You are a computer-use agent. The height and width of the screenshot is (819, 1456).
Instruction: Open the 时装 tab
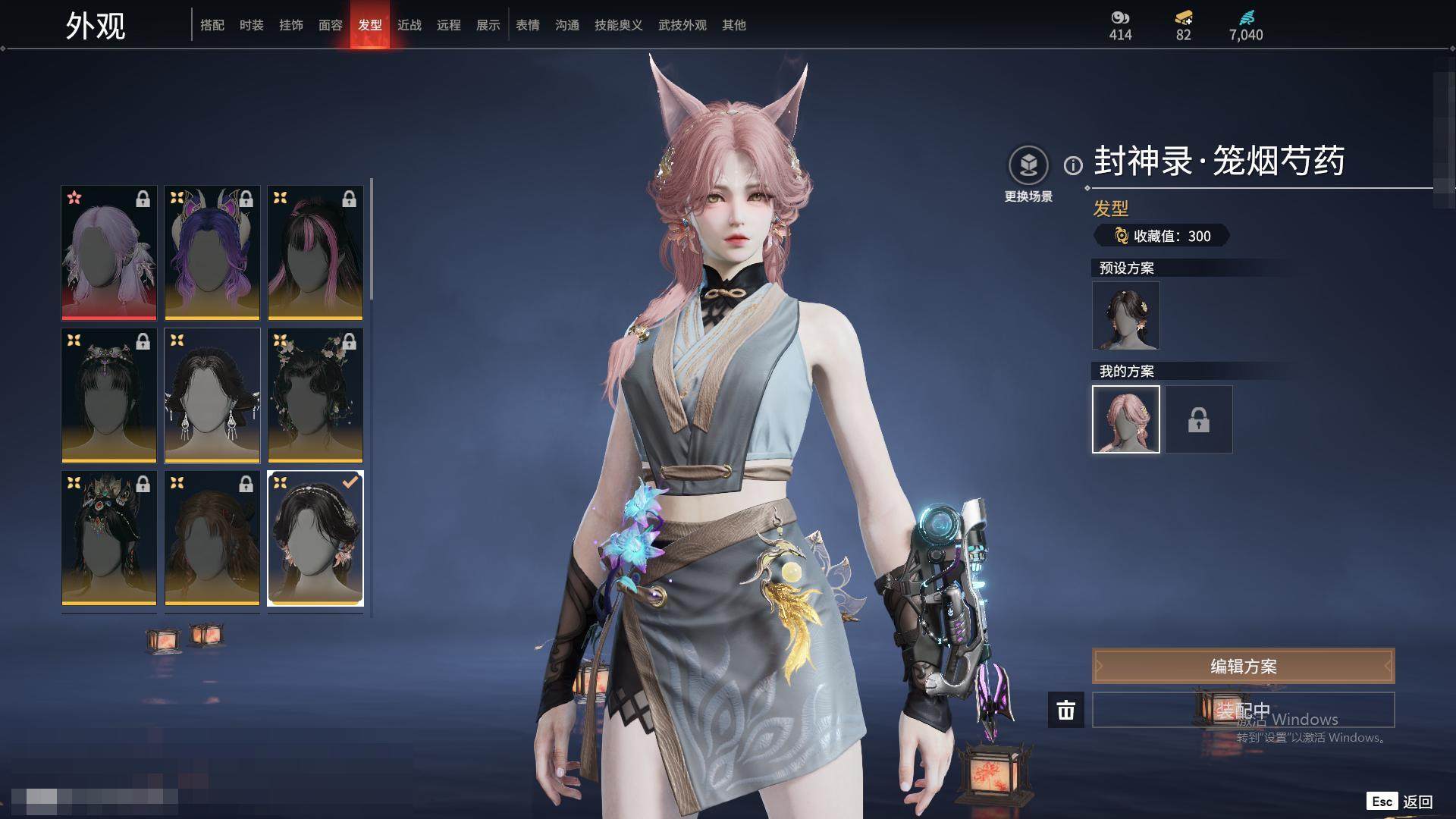252,25
